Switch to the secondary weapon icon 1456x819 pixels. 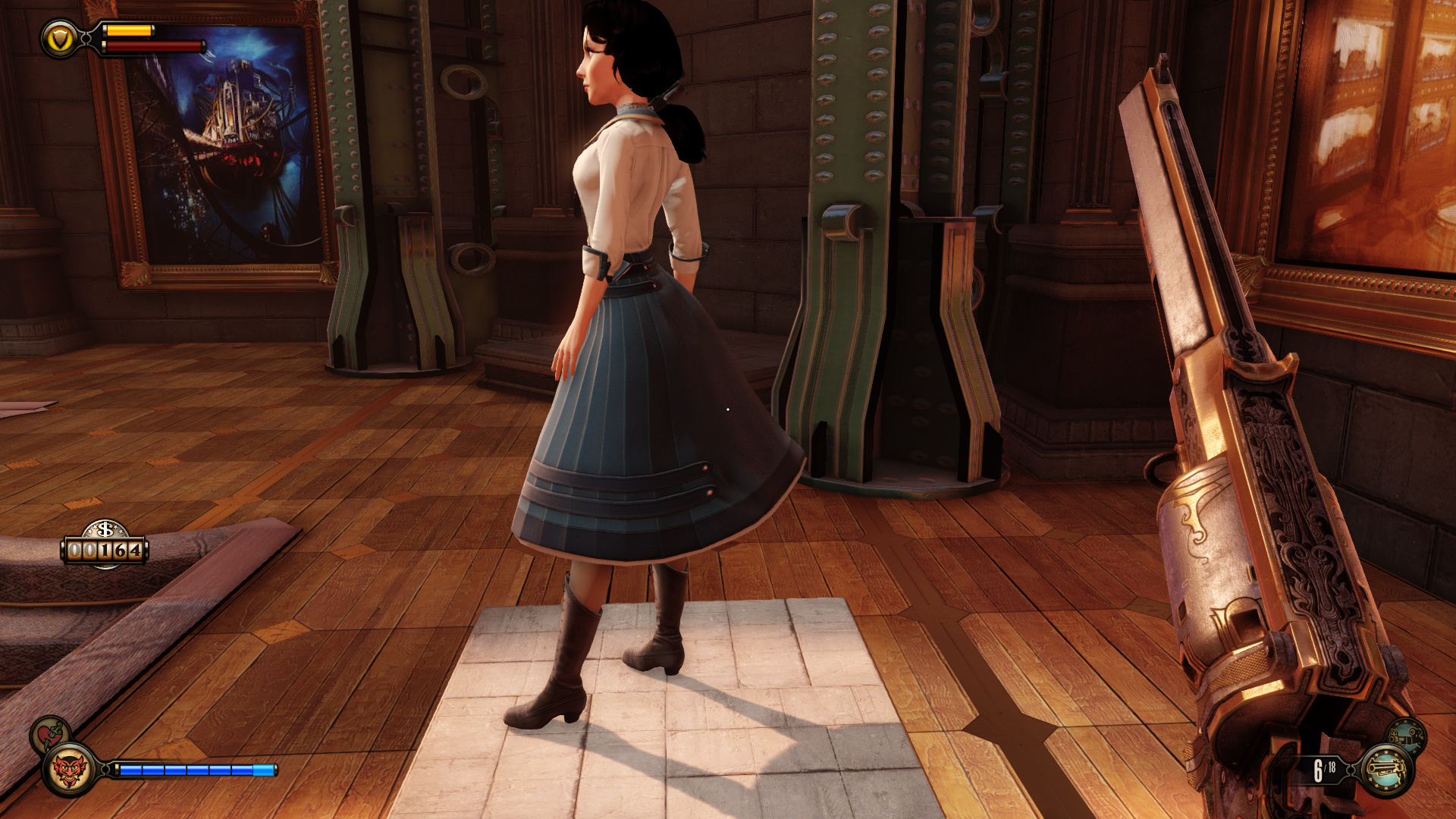[x=1407, y=736]
